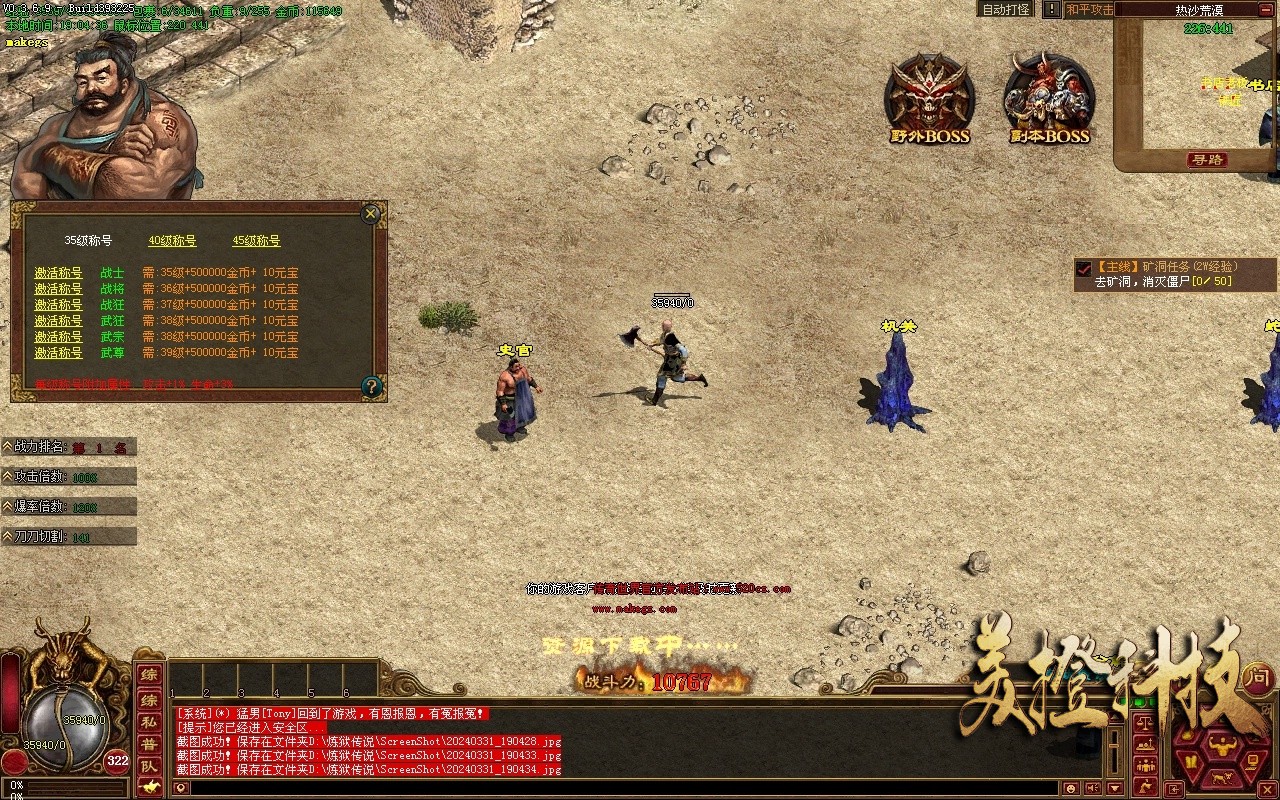Switch to the 队 team chat channel
Screen dimensions: 1280x800
point(149,766)
